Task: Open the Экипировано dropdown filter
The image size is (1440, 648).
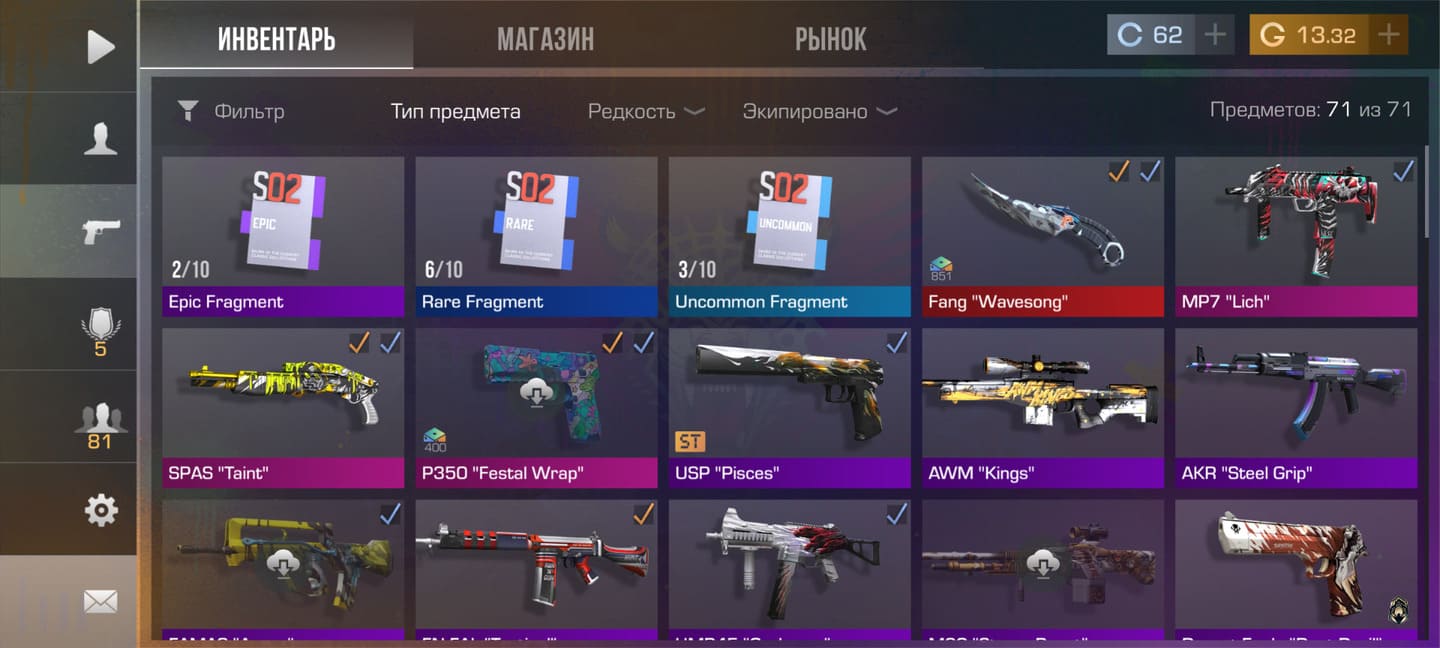Action: point(819,111)
